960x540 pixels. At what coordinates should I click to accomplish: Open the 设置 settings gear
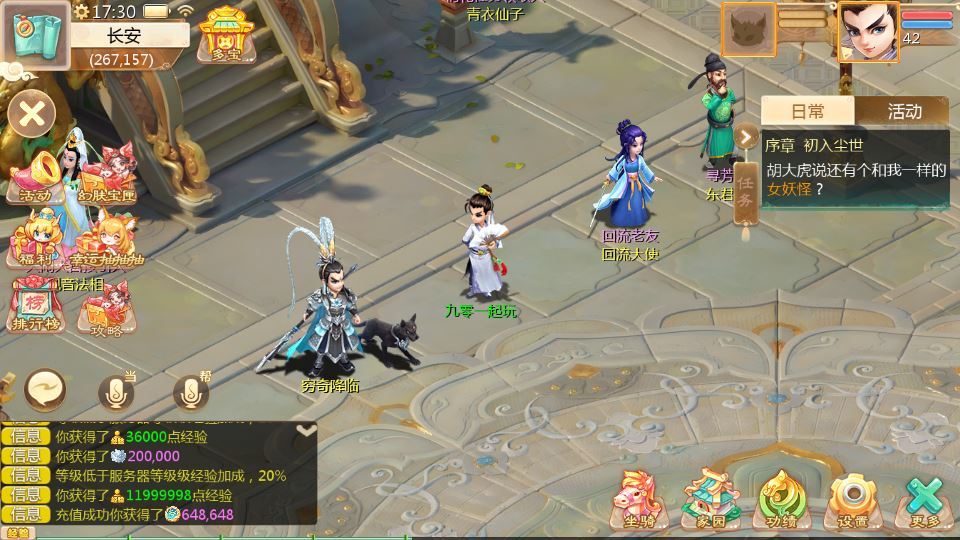[x=853, y=498]
